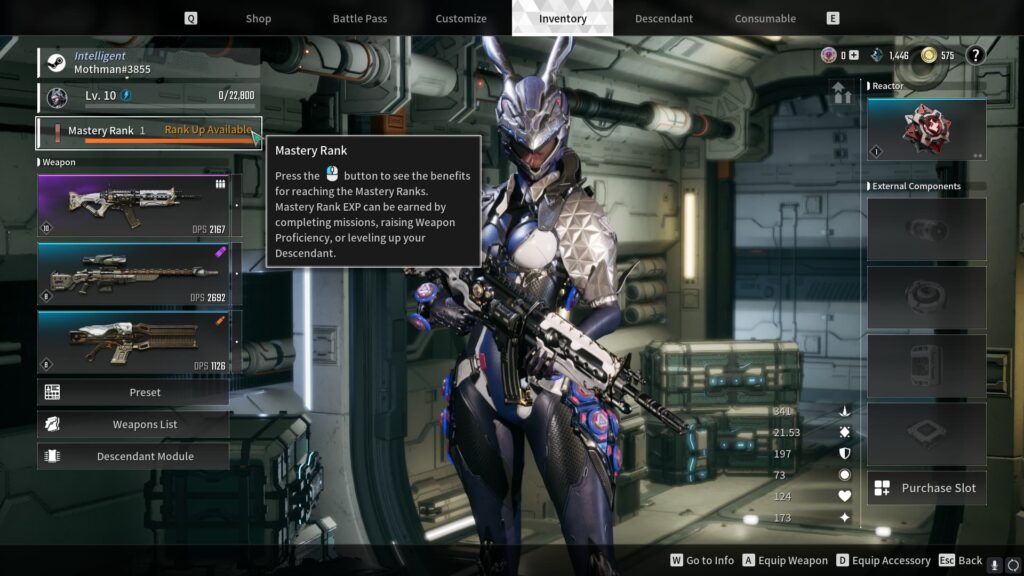
Task: Open the Descendant Module screen
Action: (134, 456)
